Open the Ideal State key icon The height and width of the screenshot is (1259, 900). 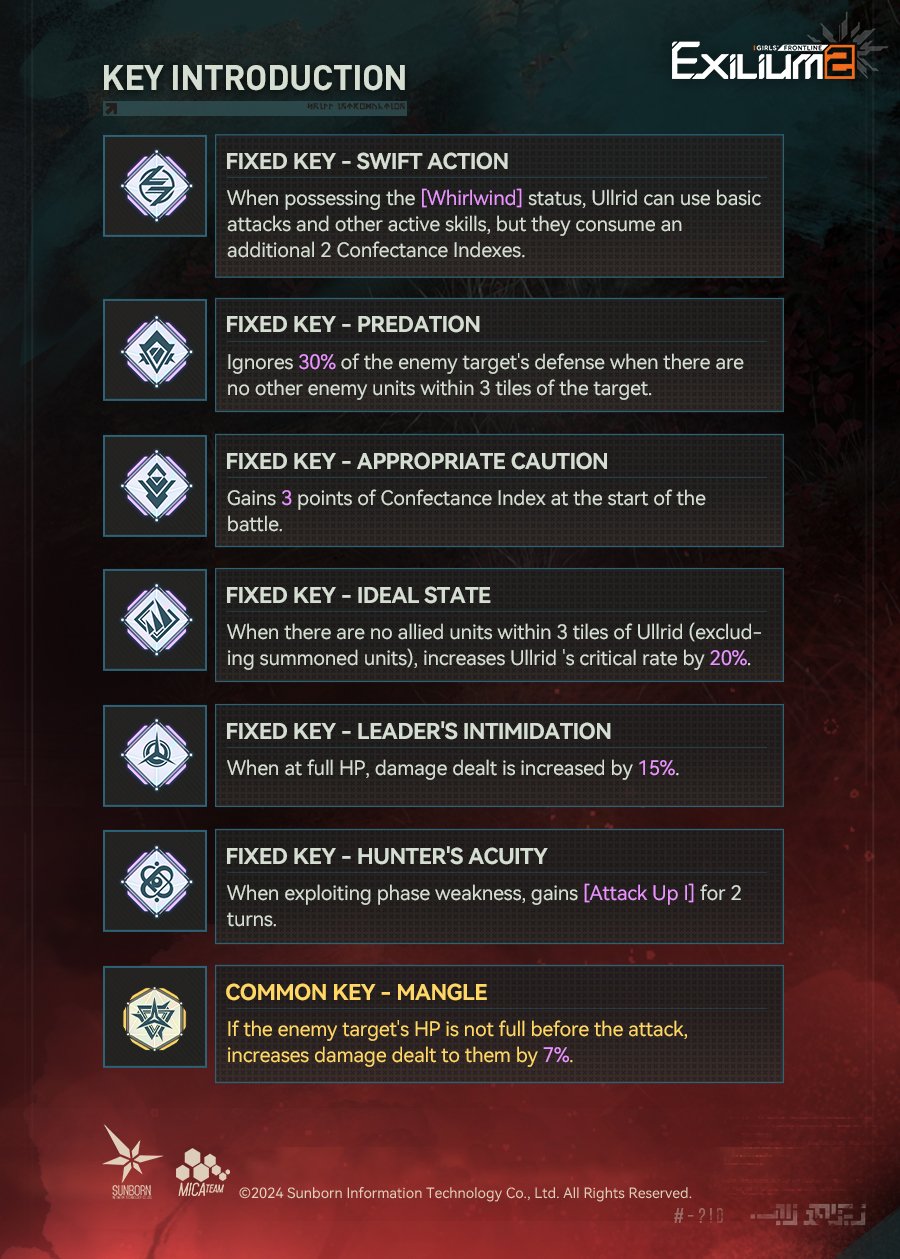pos(155,619)
